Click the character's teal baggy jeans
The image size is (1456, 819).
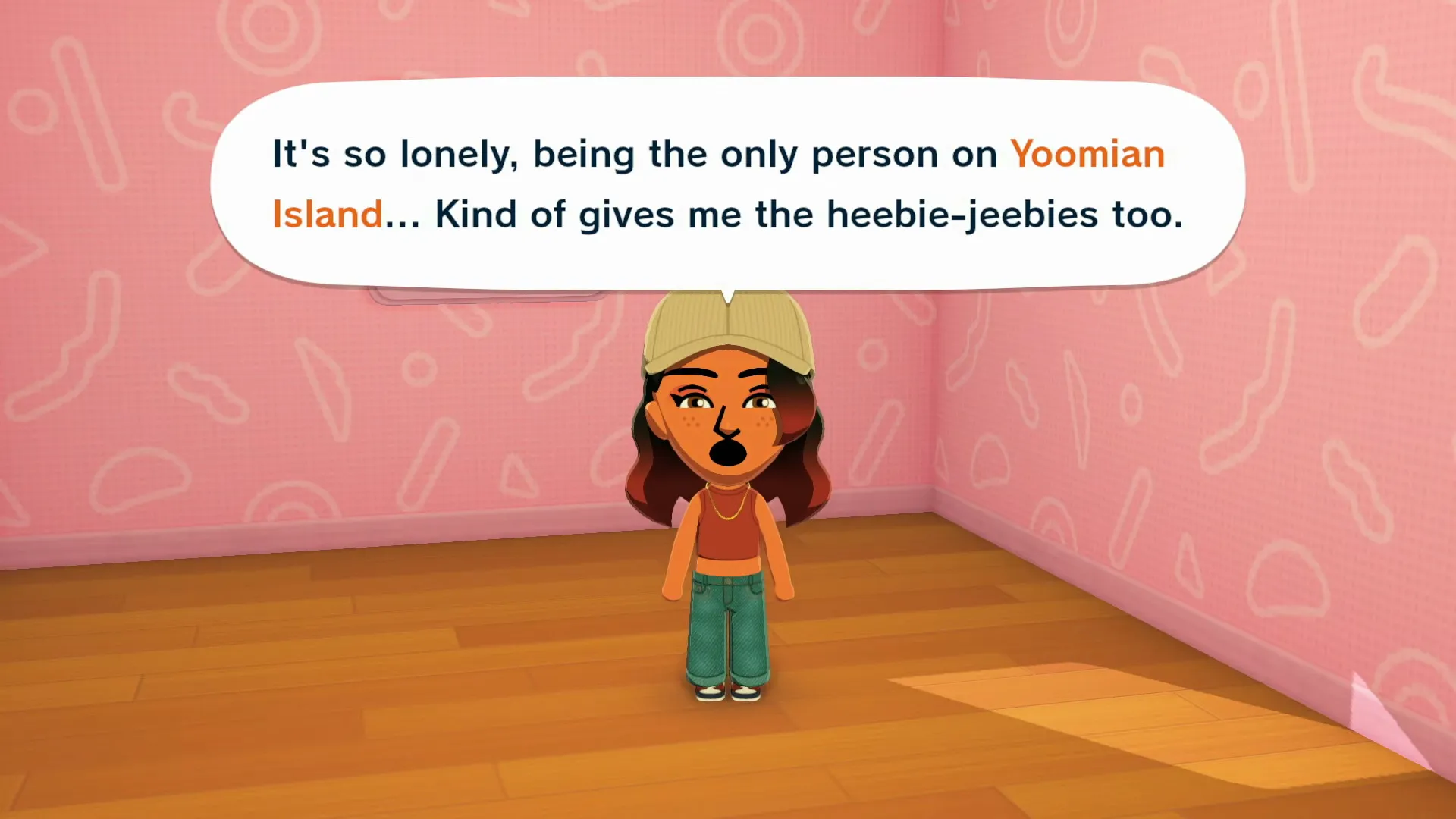(724, 622)
